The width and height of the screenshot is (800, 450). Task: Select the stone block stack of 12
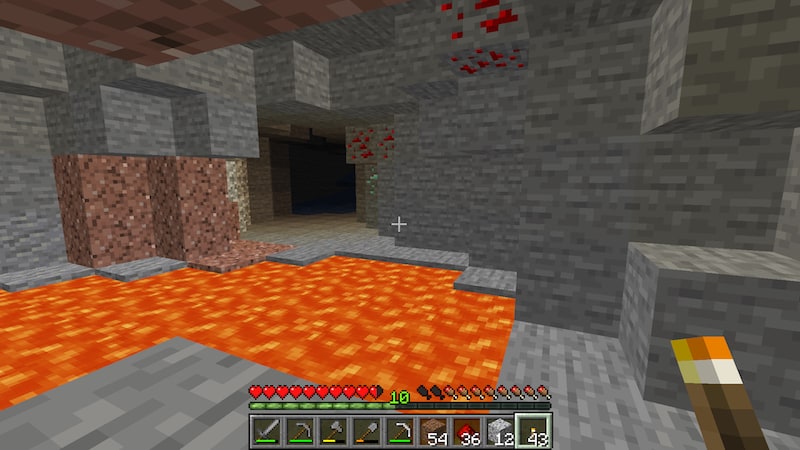pyautogui.click(x=500, y=431)
